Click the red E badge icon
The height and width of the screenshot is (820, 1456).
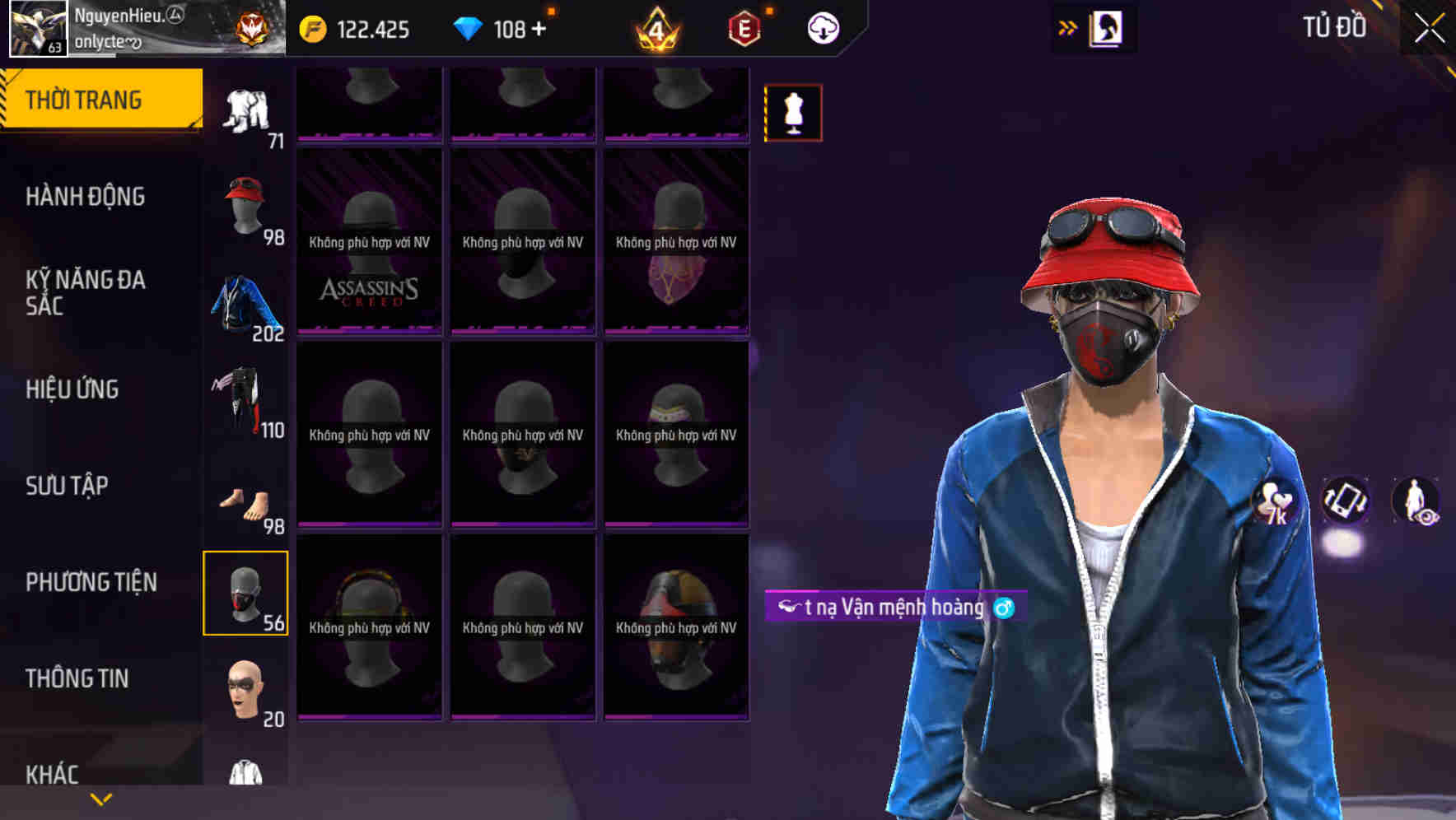741,27
